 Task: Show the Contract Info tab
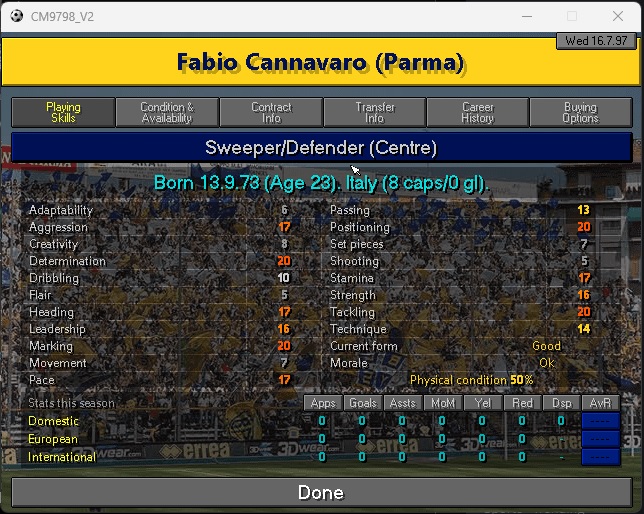tap(271, 112)
